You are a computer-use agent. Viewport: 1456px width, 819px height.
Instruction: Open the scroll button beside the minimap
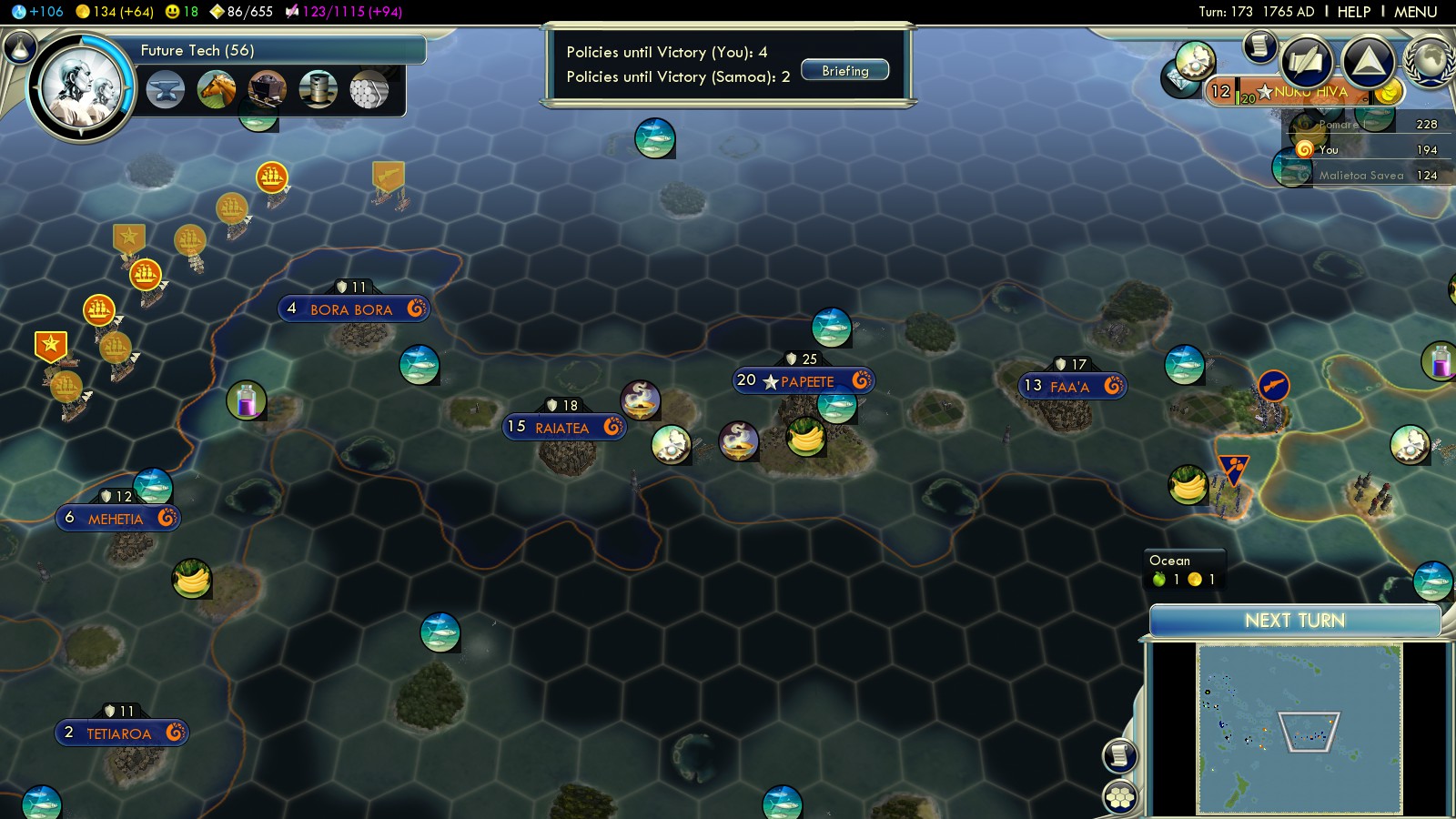point(1120,755)
